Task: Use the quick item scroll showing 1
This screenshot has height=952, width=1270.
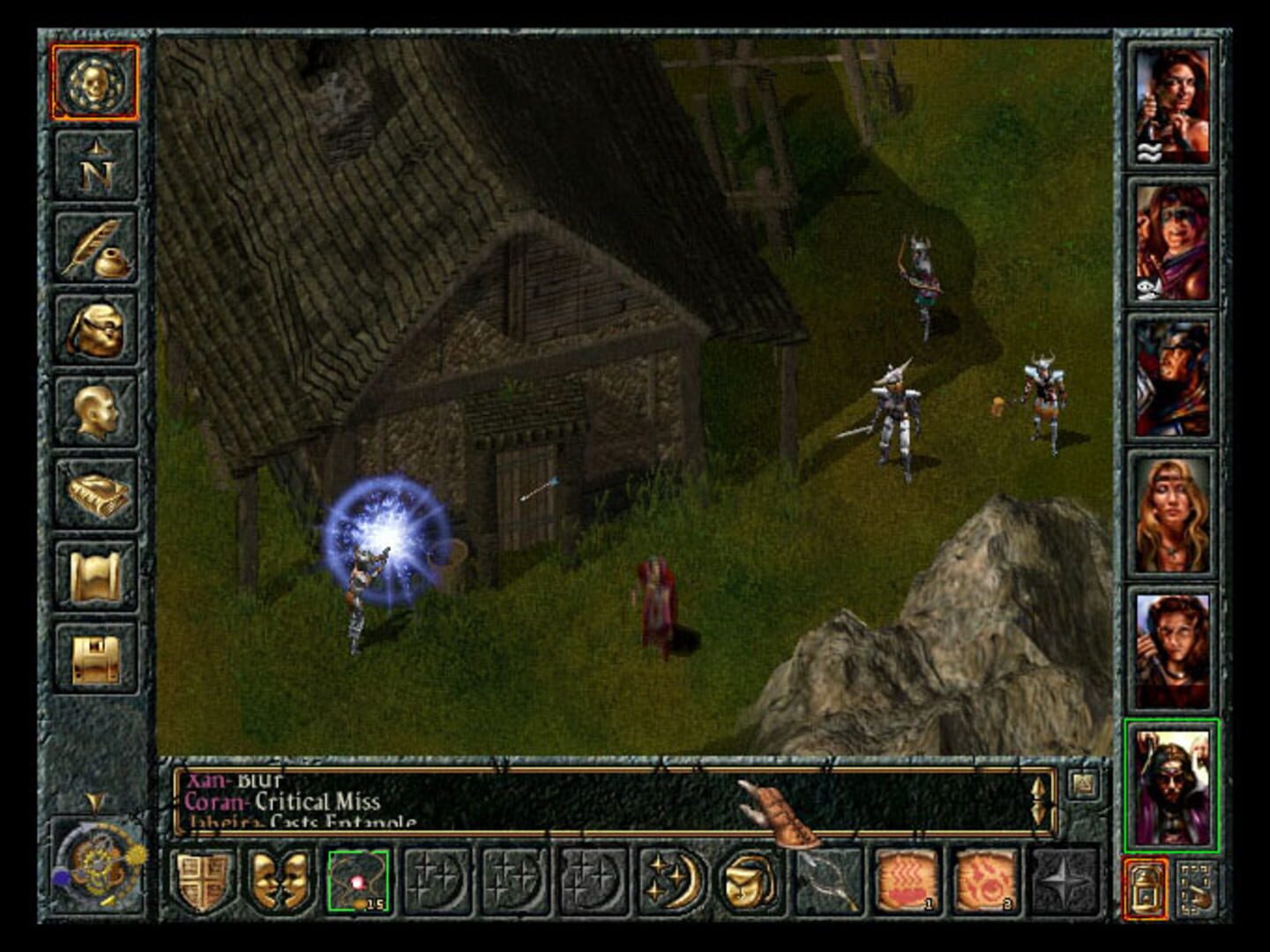Action: pos(907,883)
